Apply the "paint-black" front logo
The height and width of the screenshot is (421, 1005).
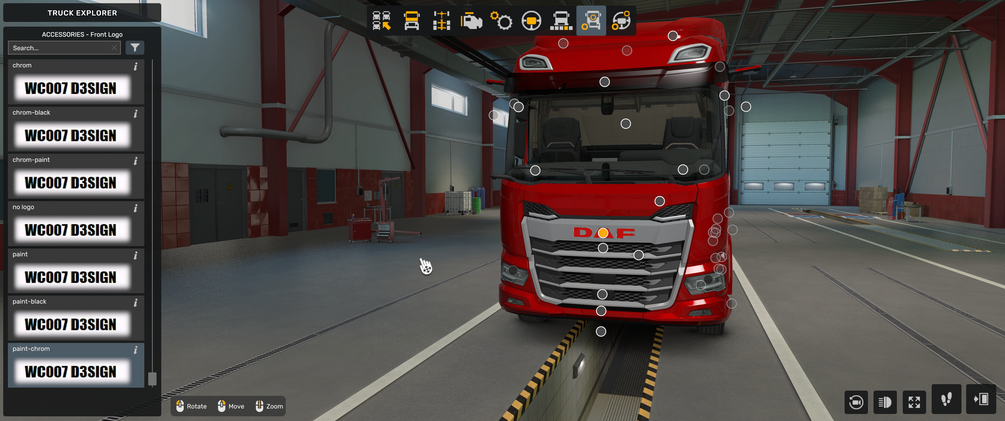[x=70, y=323]
